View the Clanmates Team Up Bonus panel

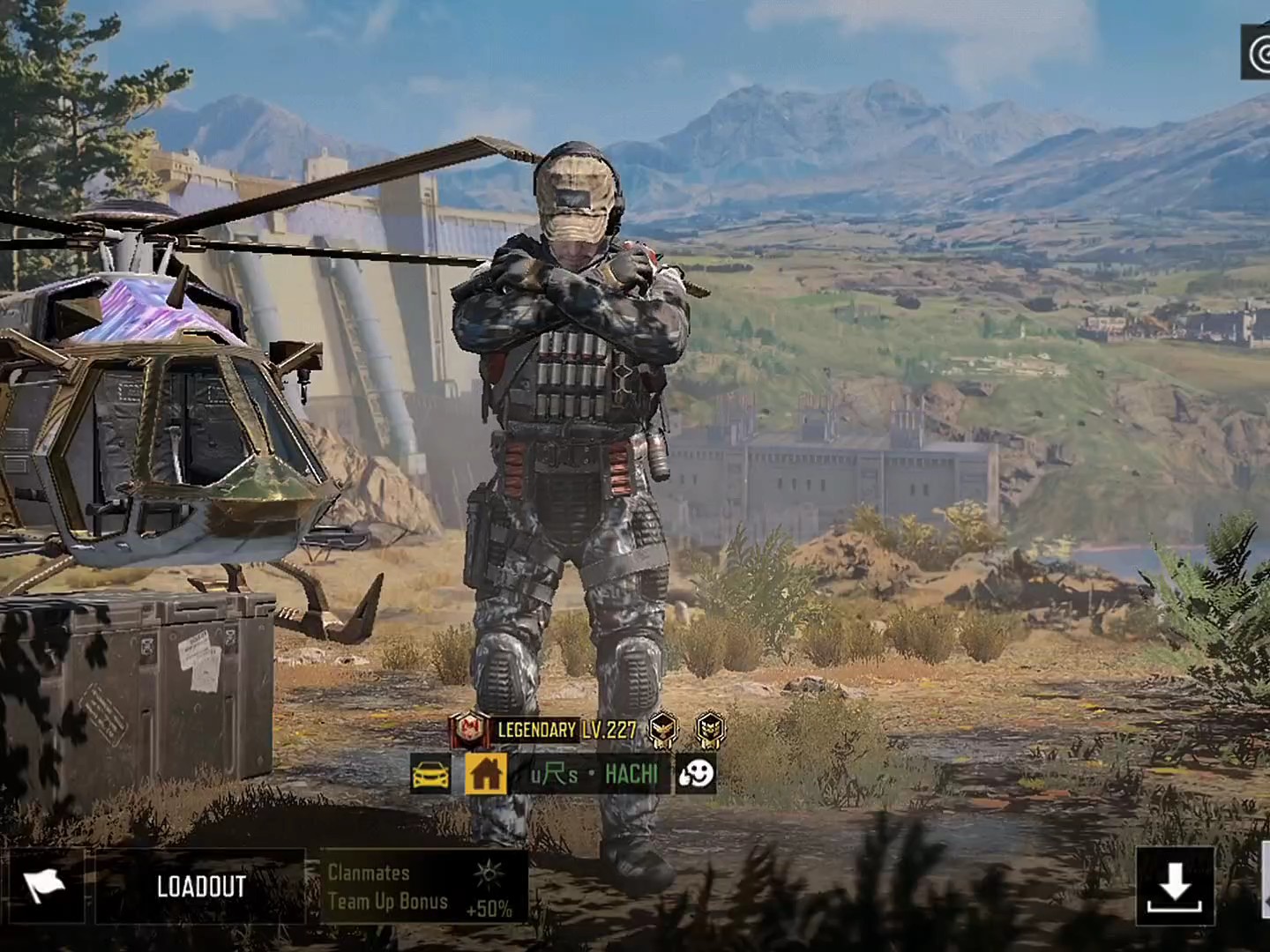423,886
